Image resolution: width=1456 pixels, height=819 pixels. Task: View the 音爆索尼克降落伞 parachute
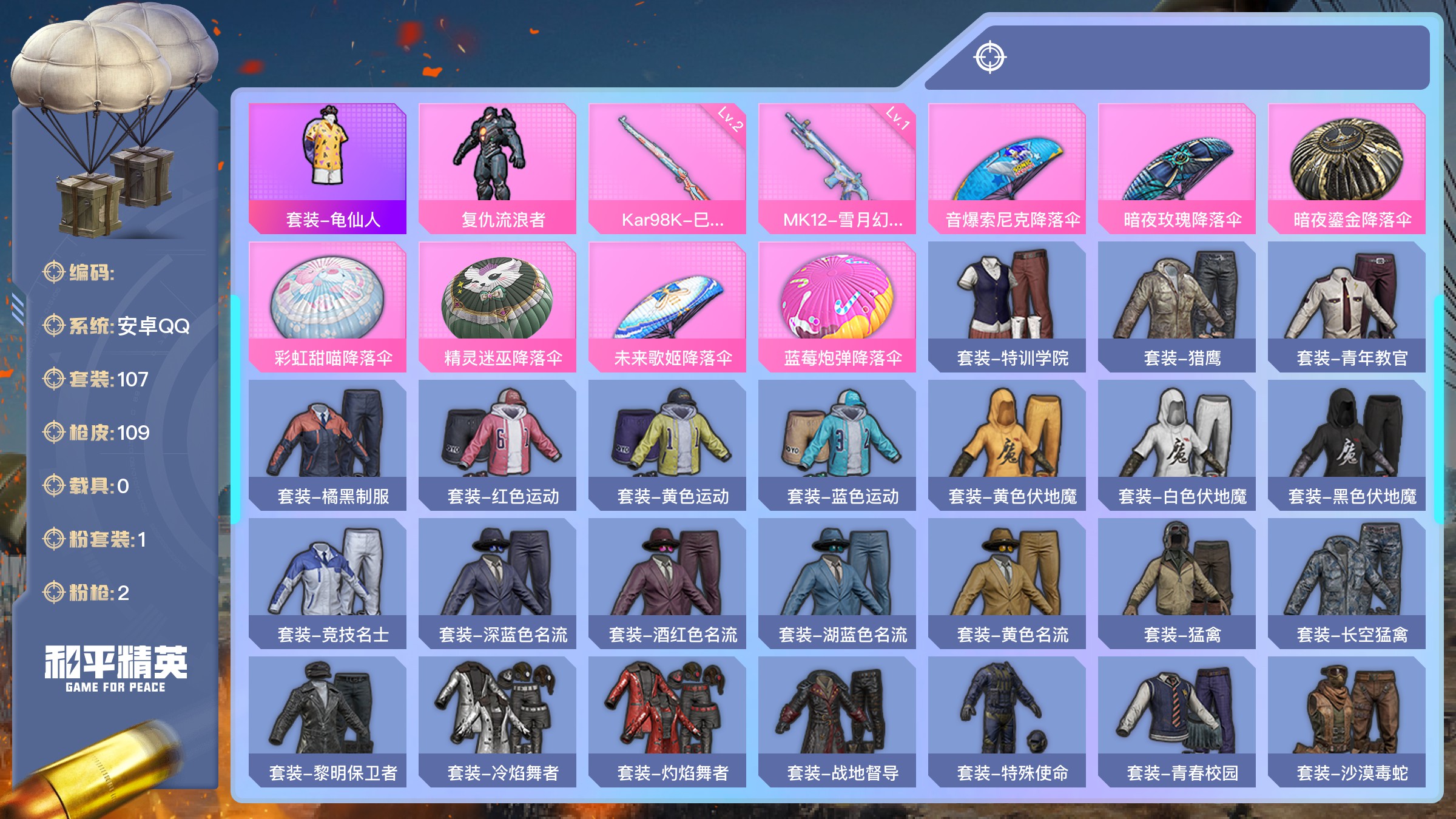pyautogui.click(x=1007, y=168)
